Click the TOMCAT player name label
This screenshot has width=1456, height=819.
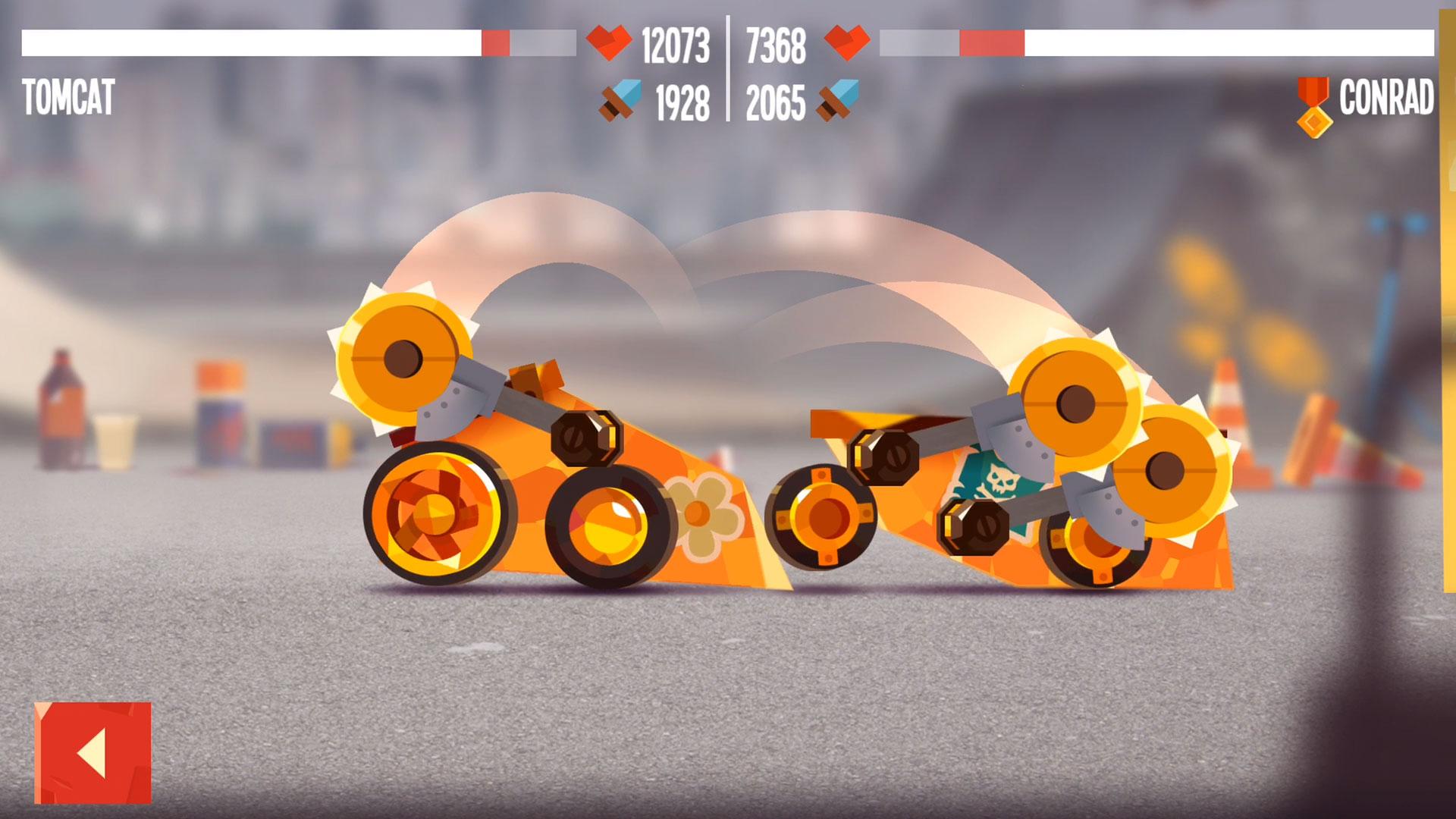68,95
